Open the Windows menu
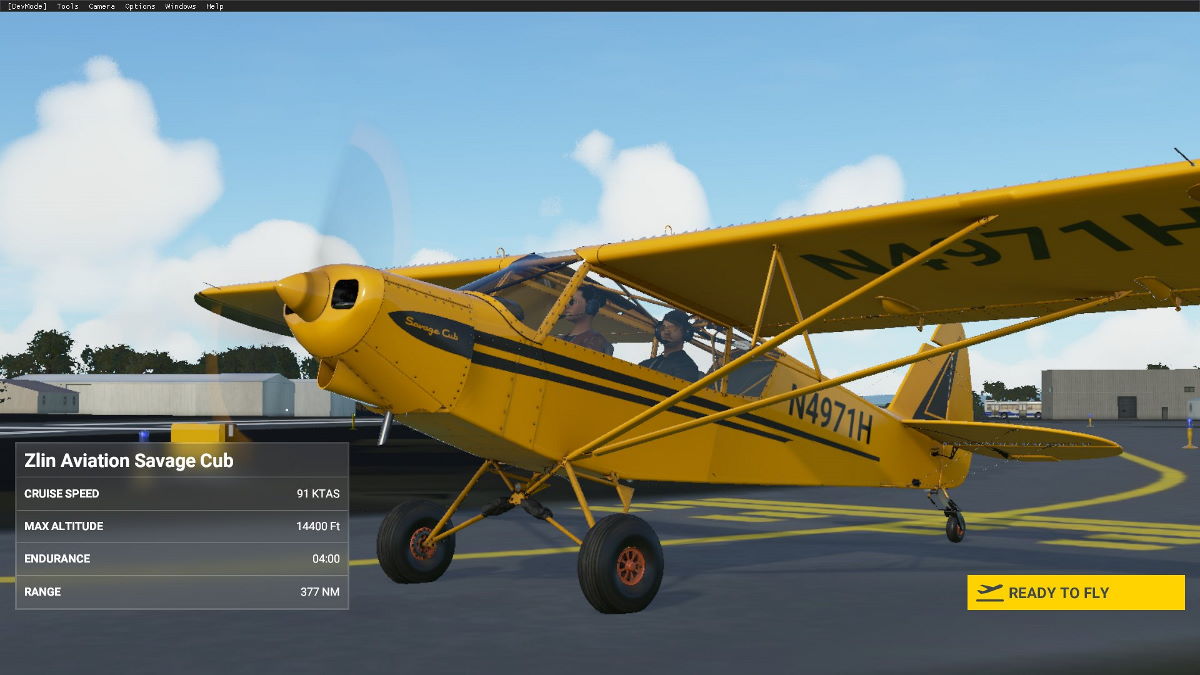The height and width of the screenshot is (675, 1200). coord(180,6)
